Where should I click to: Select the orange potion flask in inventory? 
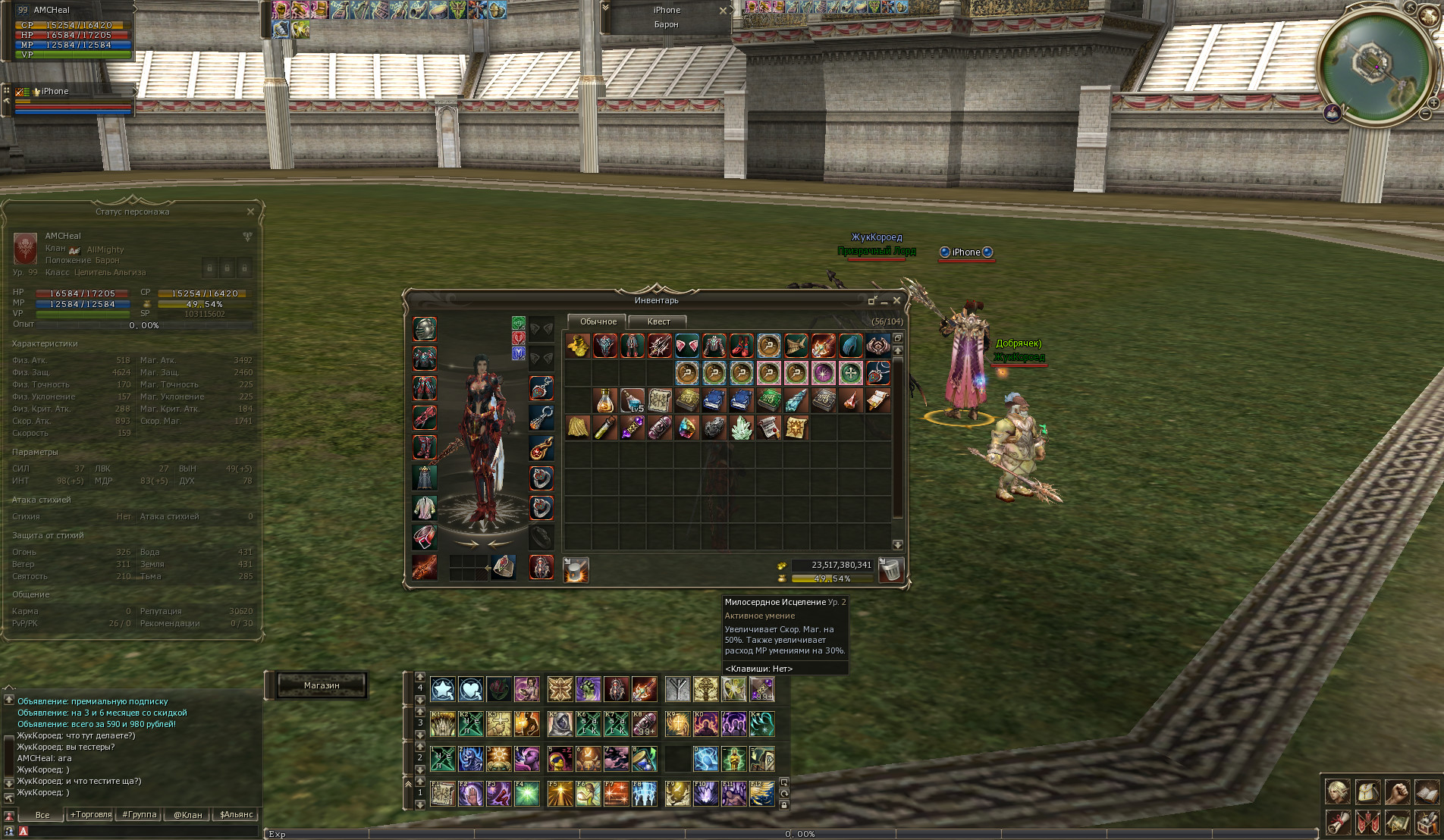[x=604, y=400]
